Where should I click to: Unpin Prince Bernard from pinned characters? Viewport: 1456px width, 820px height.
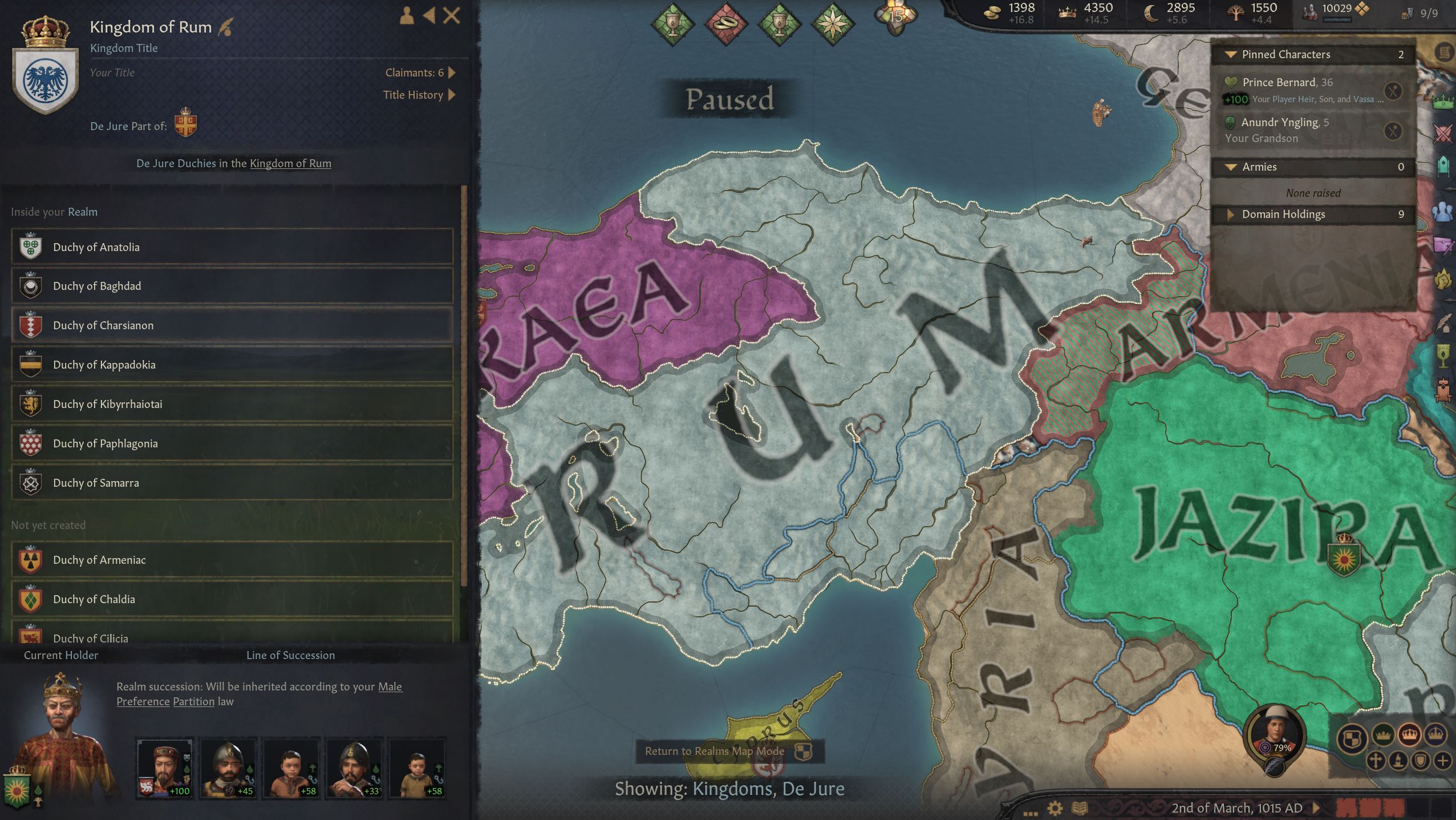1393,90
